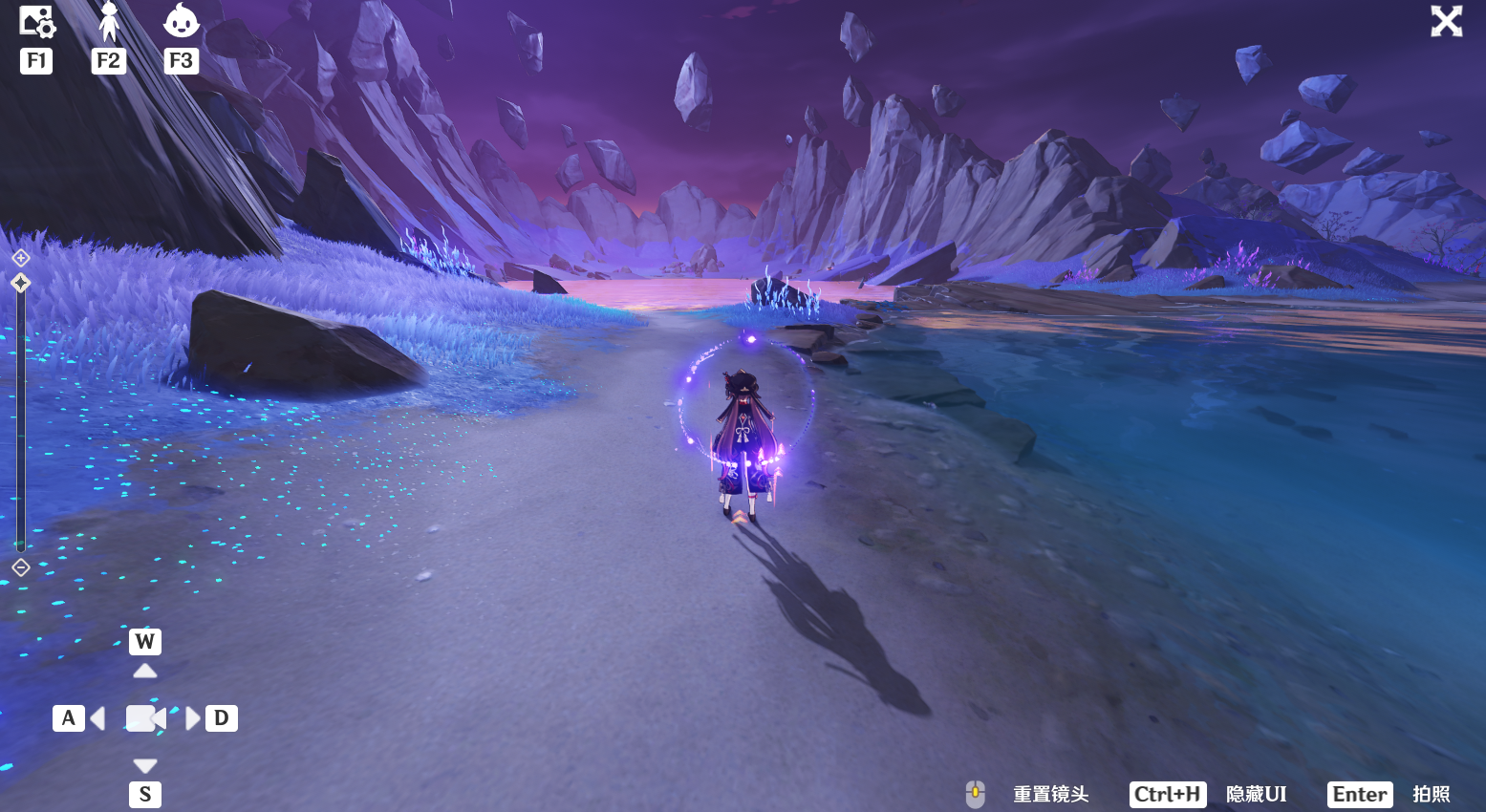Open the camera settings icon
This screenshot has height=812, width=1486.
click(x=36, y=22)
